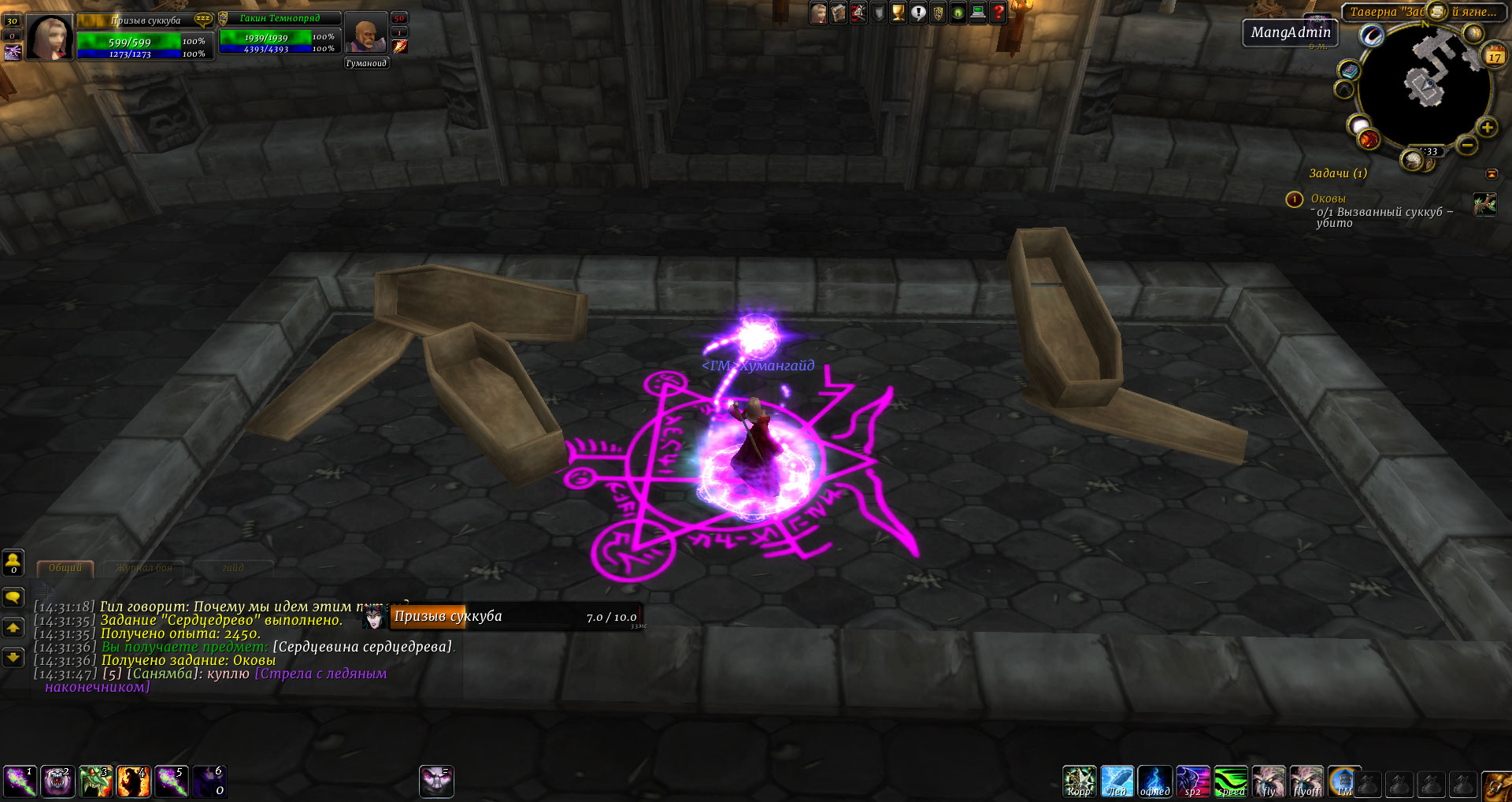Open the green computer game menu button
This screenshot has width=1512, height=802.
point(978,13)
